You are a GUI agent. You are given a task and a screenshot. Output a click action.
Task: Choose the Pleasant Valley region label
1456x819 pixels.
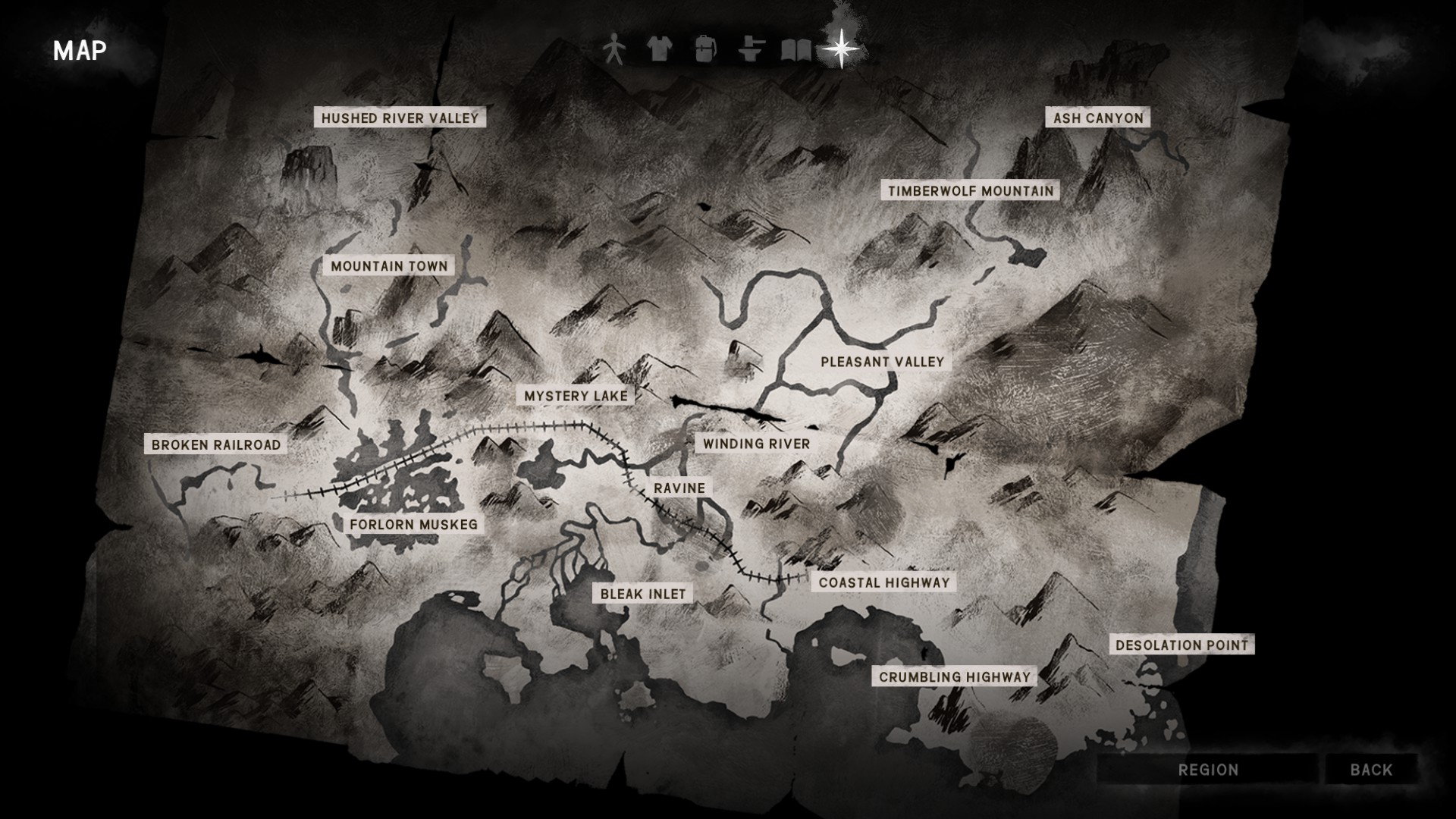coord(882,362)
